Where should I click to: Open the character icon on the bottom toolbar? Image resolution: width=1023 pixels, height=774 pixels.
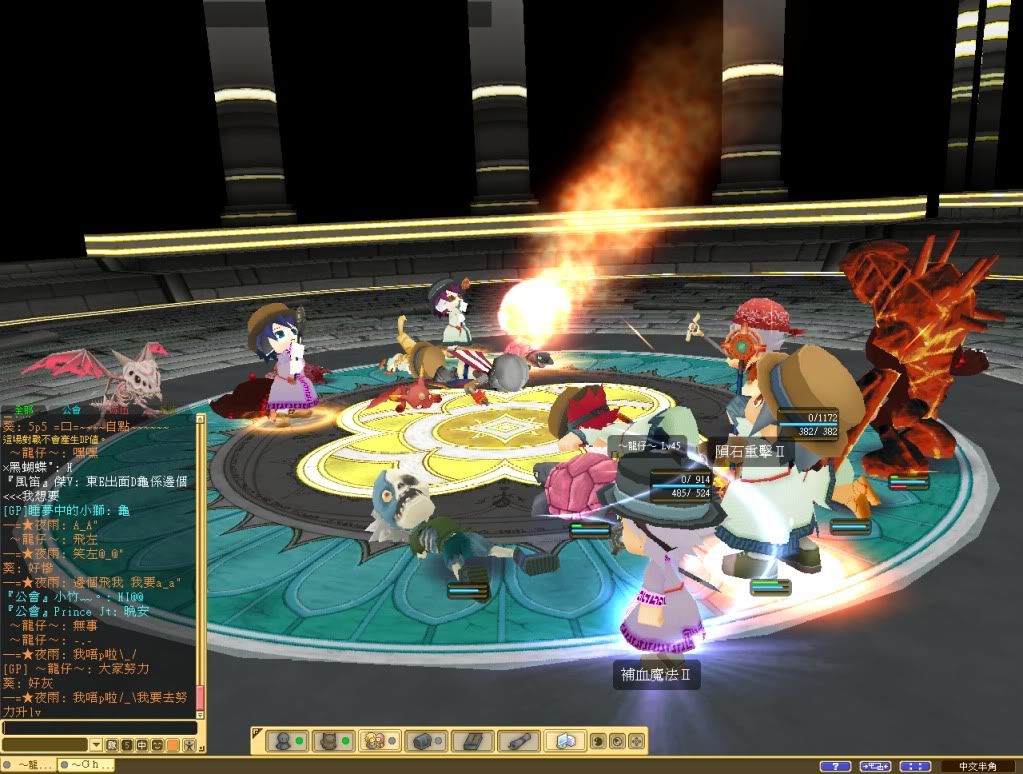(x=282, y=741)
